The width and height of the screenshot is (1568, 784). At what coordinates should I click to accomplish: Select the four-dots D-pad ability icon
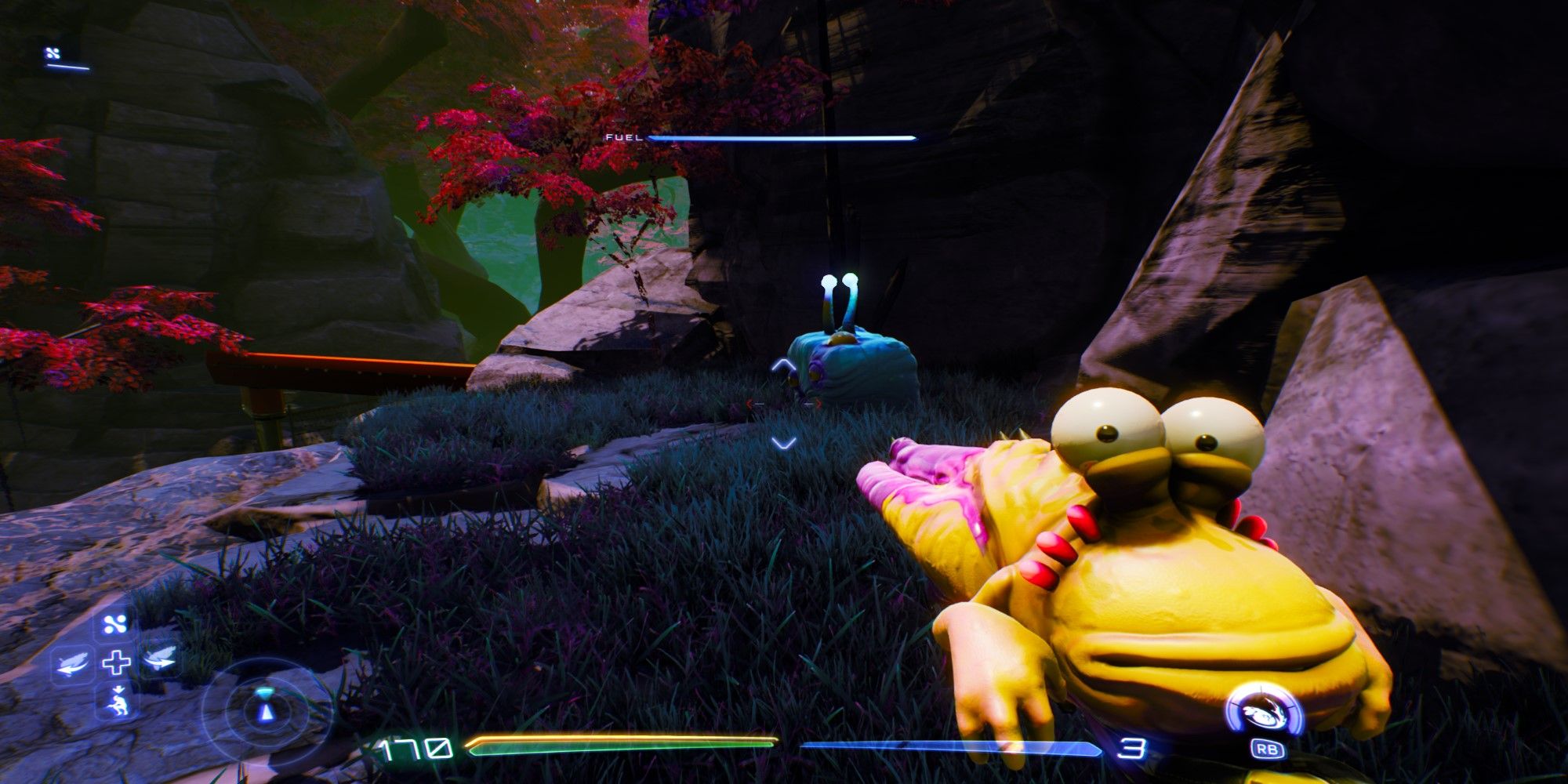tap(114, 622)
